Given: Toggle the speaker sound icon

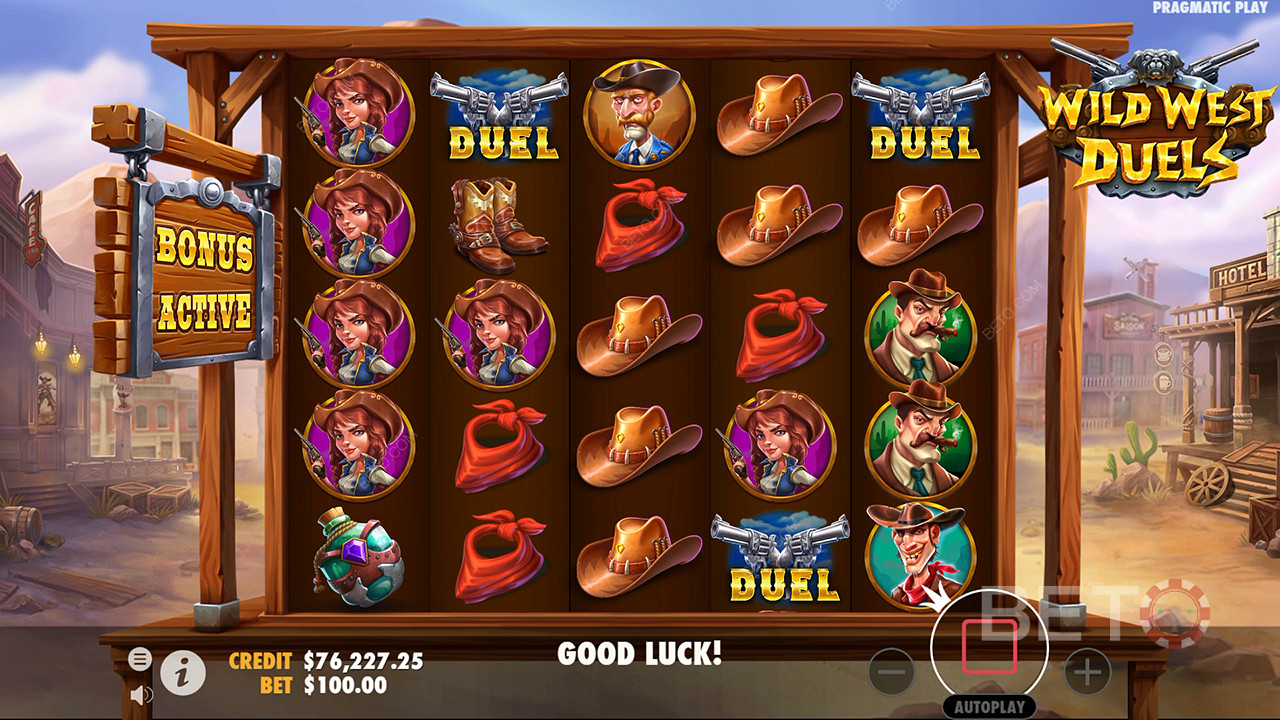Looking at the screenshot, I should 141,693.
